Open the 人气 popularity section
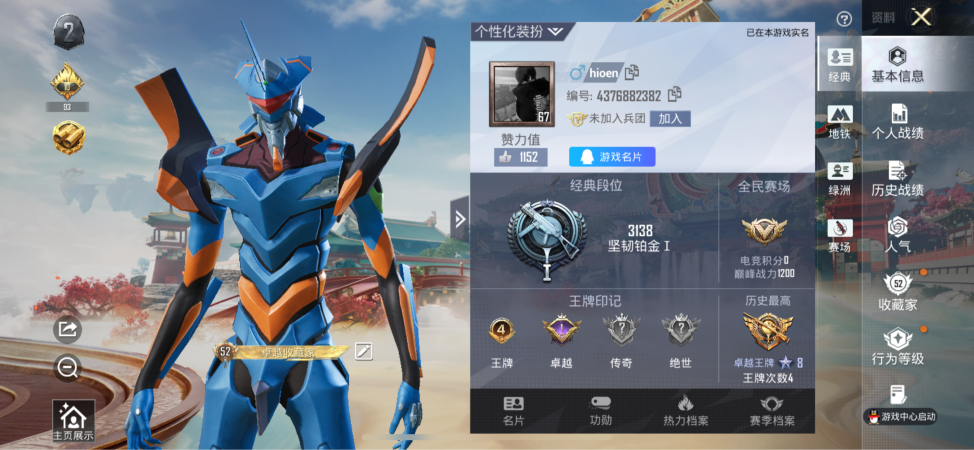 (x=897, y=235)
